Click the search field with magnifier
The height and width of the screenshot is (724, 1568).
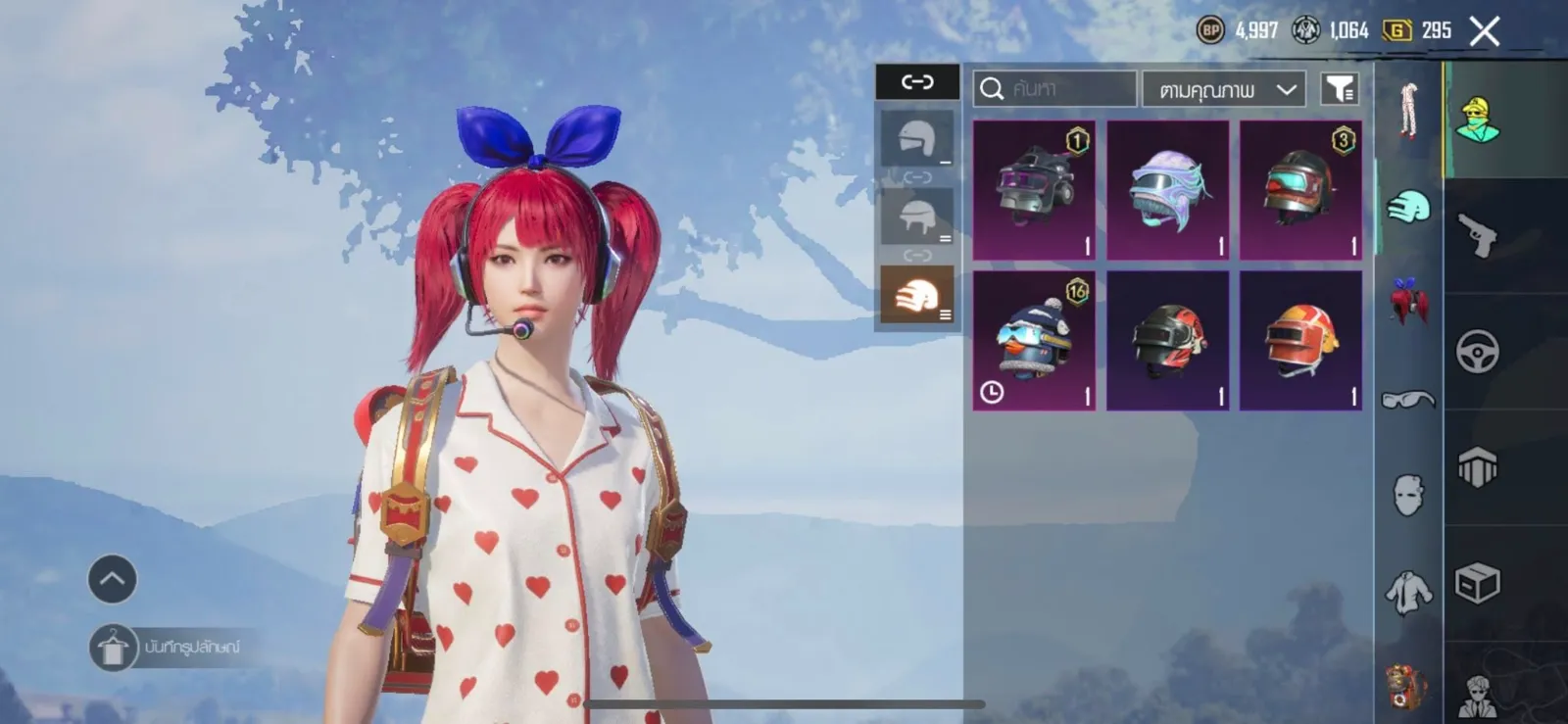(x=1054, y=89)
